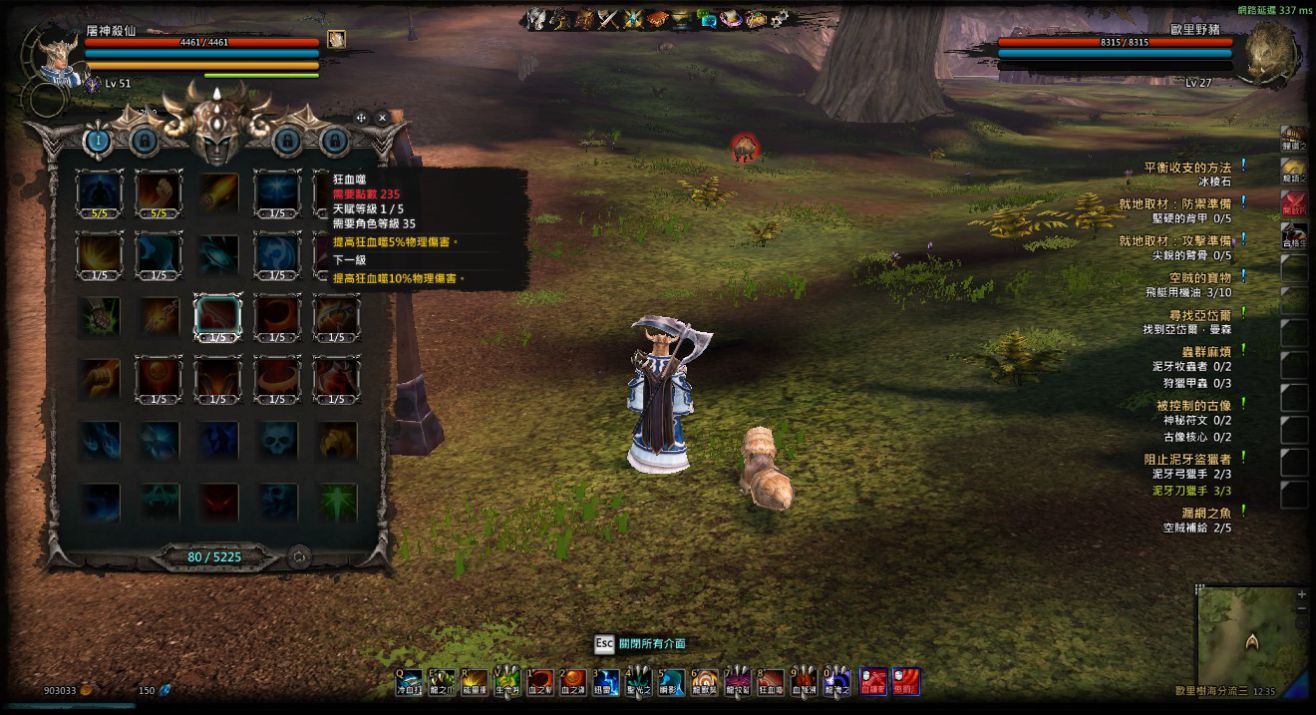Click the move handle on the talent panel
Screen dimensions: 1316x715
pos(361,118)
